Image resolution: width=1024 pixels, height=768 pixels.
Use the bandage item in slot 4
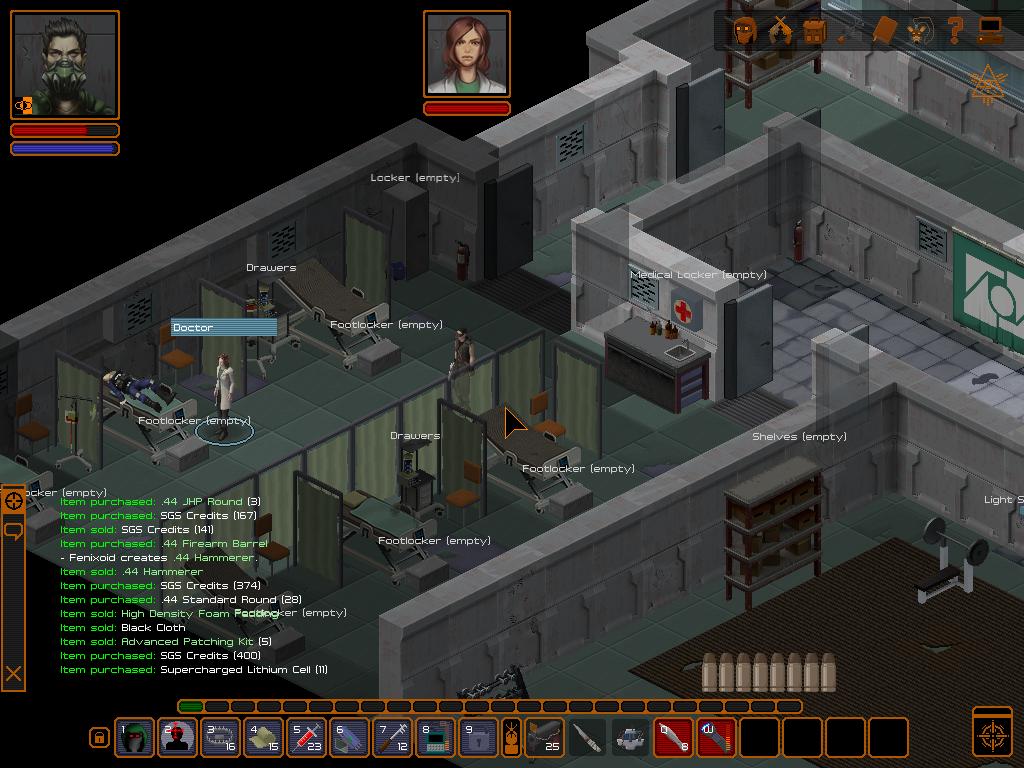(x=263, y=738)
